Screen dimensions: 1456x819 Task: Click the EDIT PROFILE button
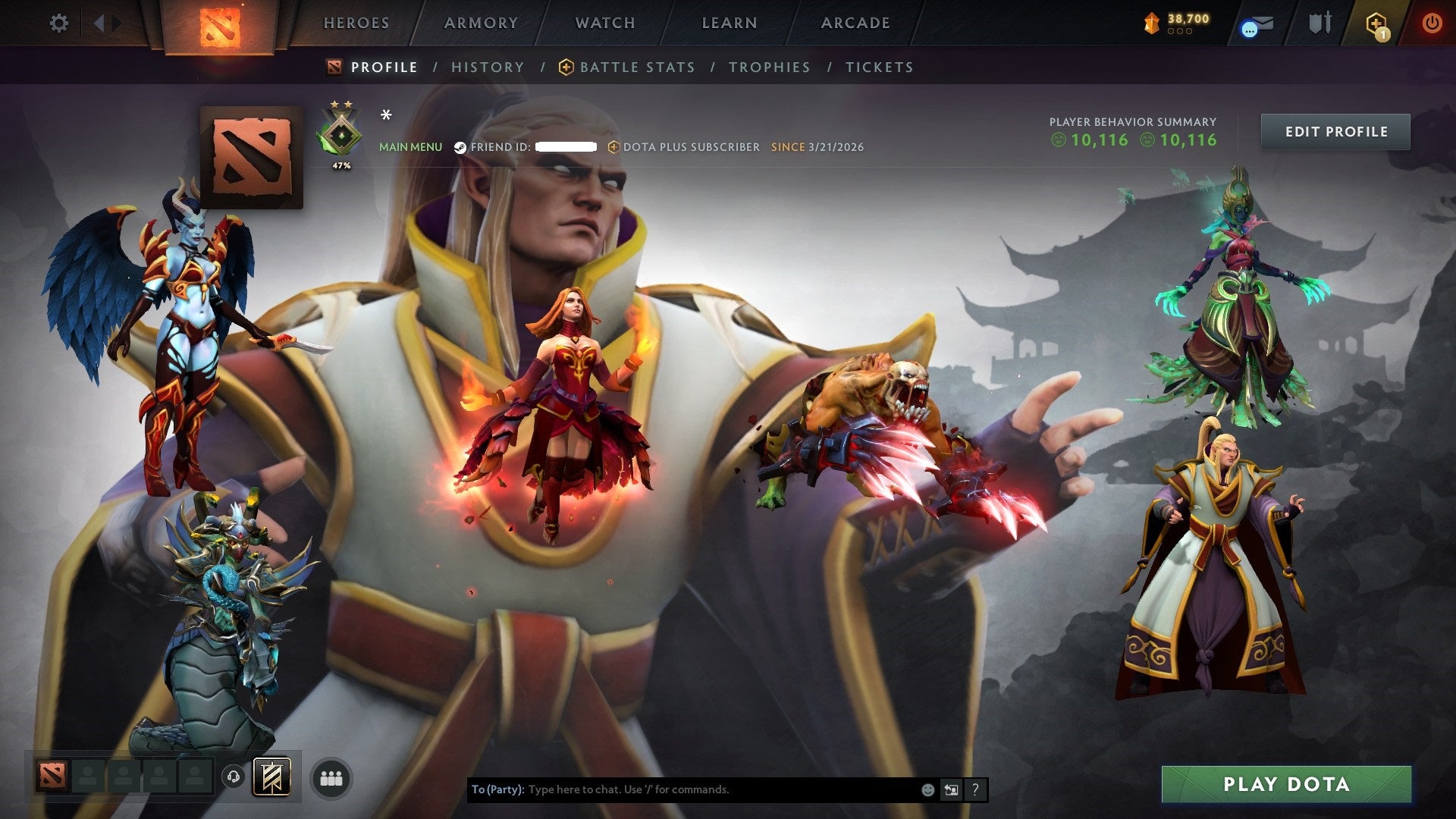[x=1335, y=131]
